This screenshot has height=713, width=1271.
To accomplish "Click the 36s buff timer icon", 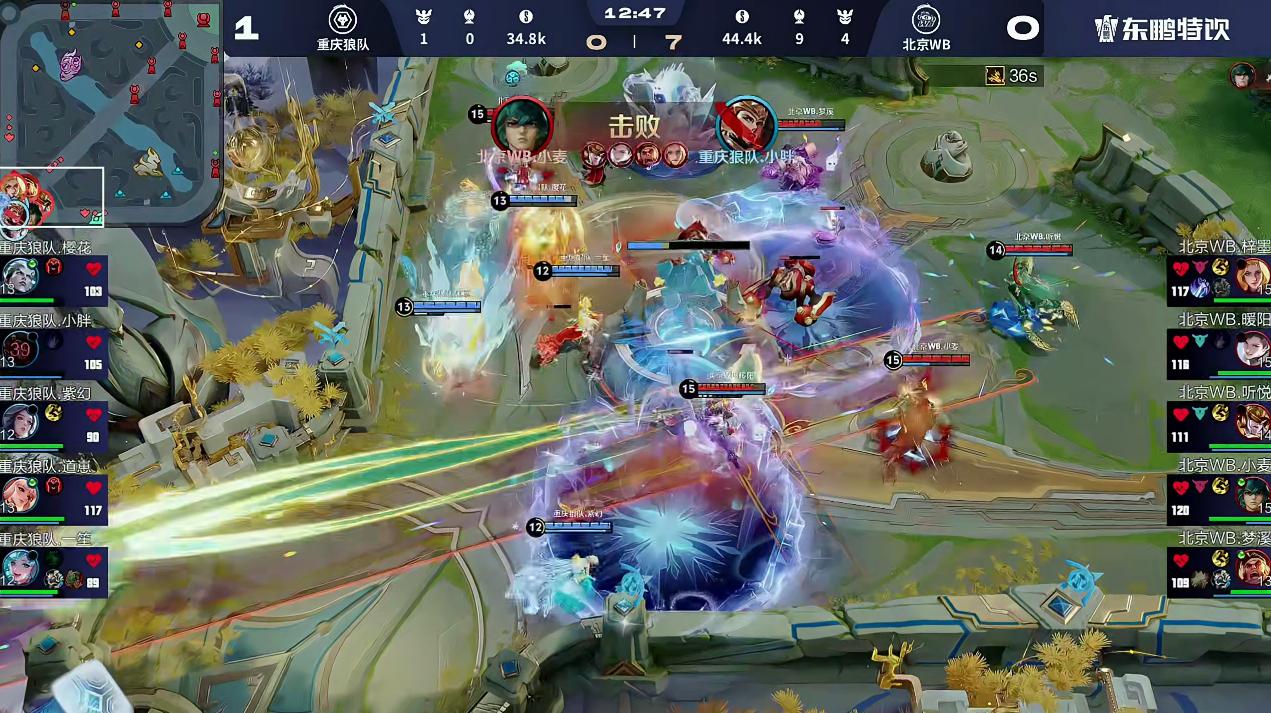I will click(x=994, y=76).
